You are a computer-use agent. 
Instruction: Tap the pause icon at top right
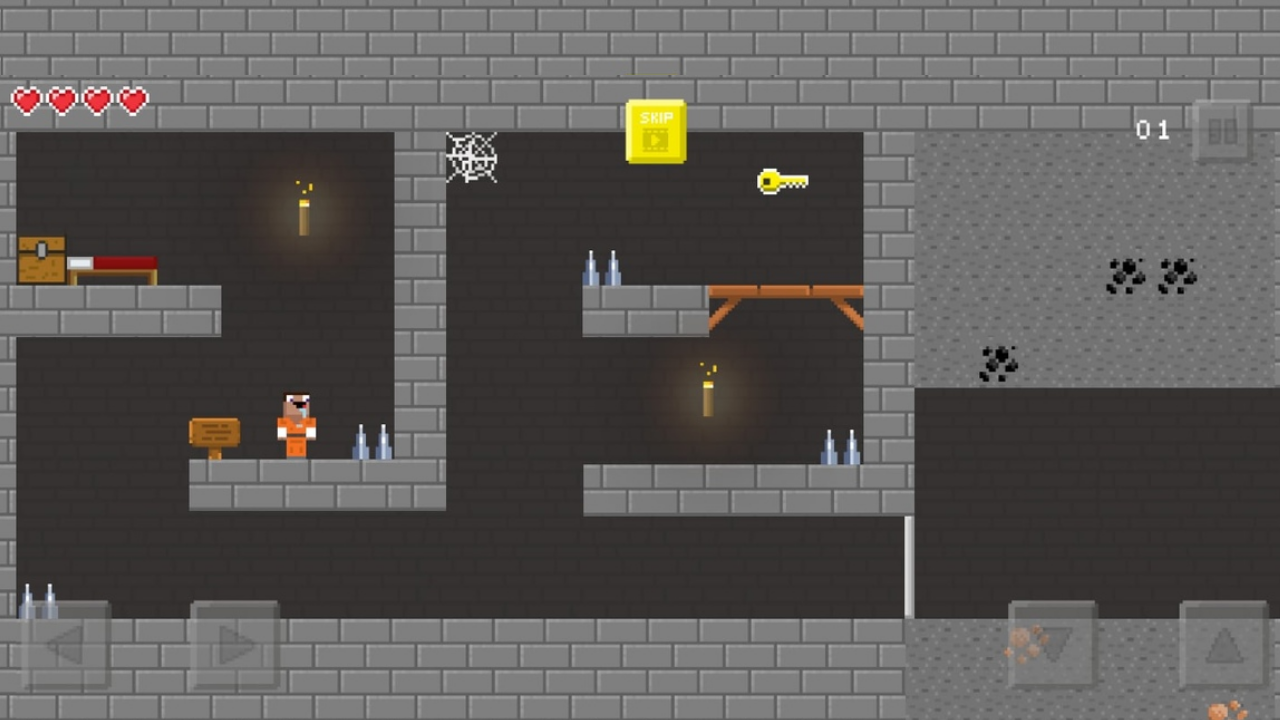pos(1223,131)
